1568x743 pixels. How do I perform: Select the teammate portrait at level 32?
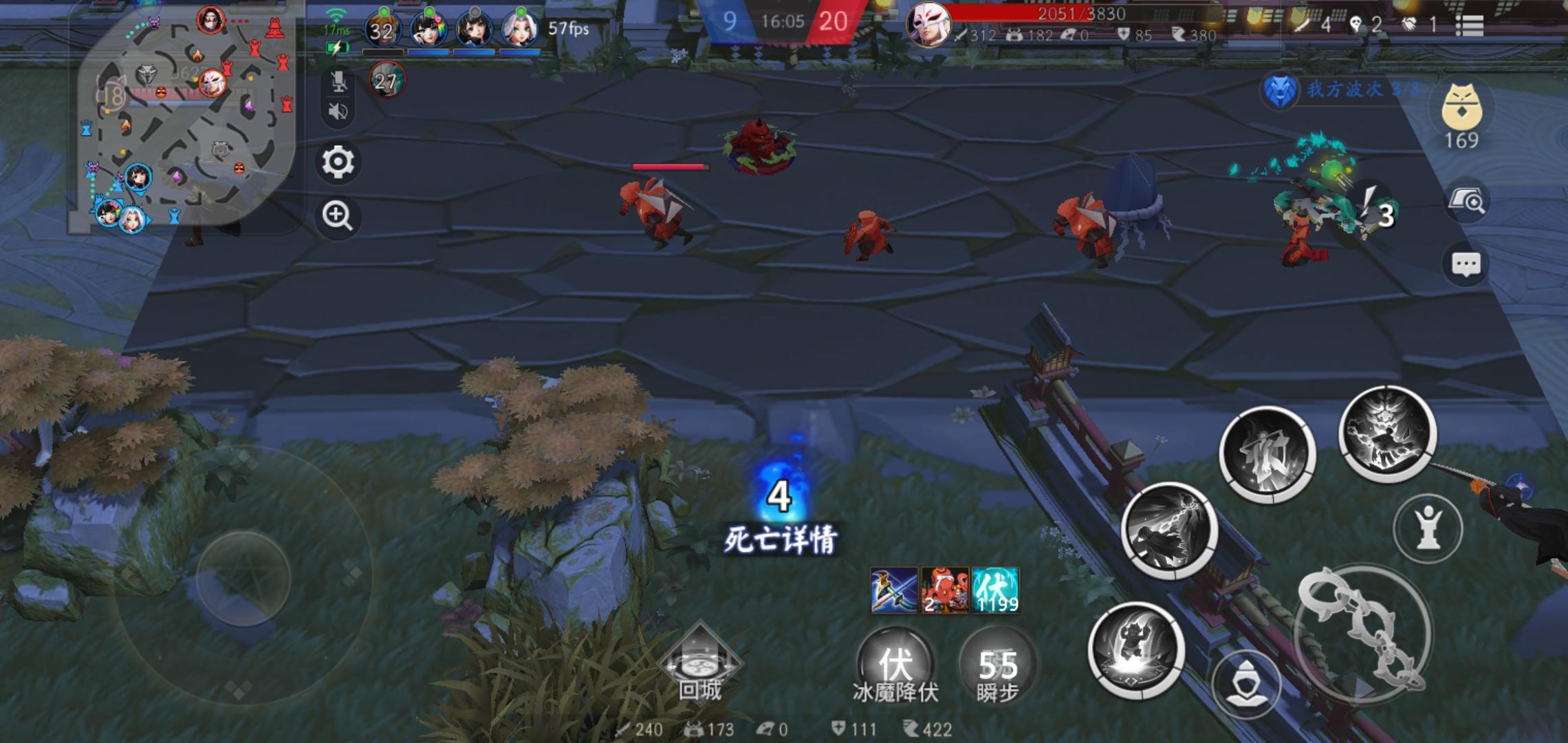pyautogui.click(x=382, y=30)
